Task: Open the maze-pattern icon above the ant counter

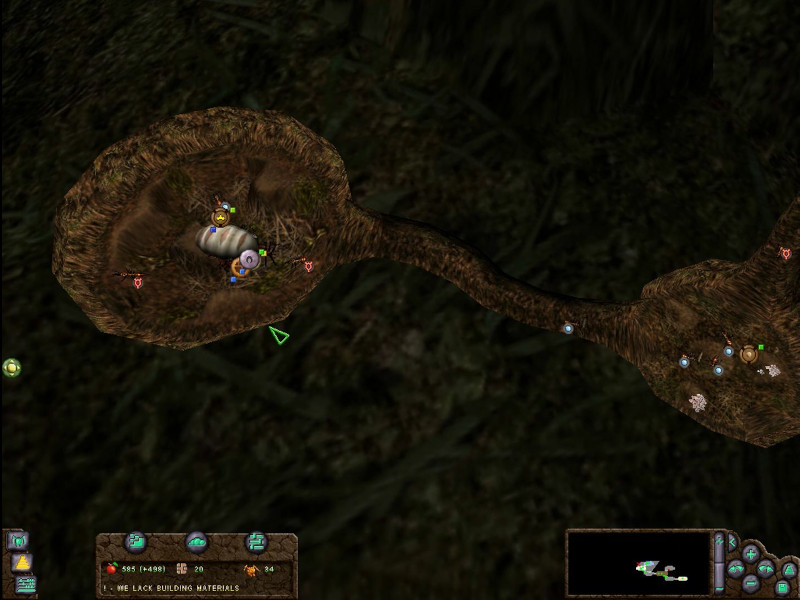Action: (256, 541)
